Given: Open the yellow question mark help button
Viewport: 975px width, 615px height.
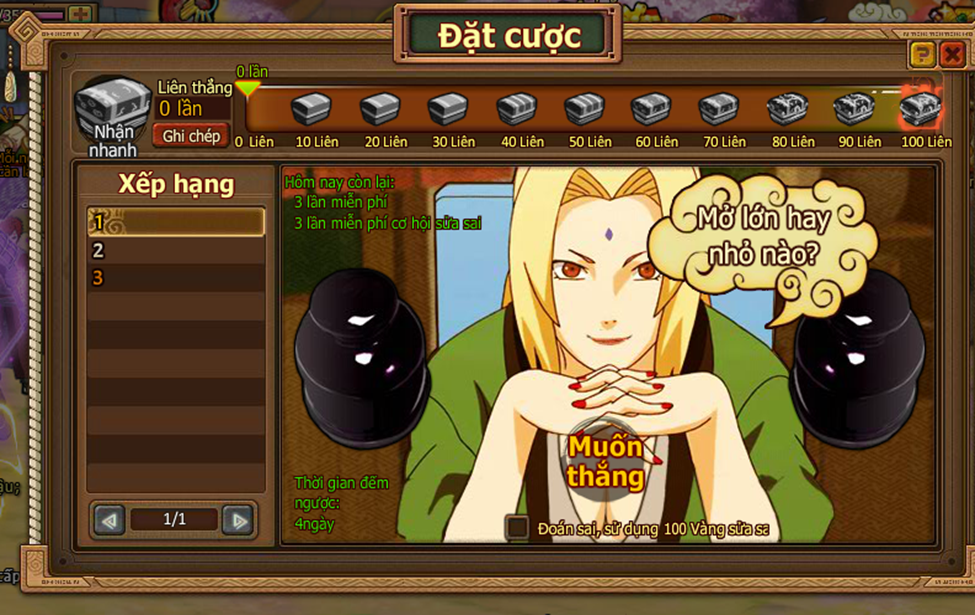Looking at the screenshot, I should pyautogui.click(x=923, y=54).
